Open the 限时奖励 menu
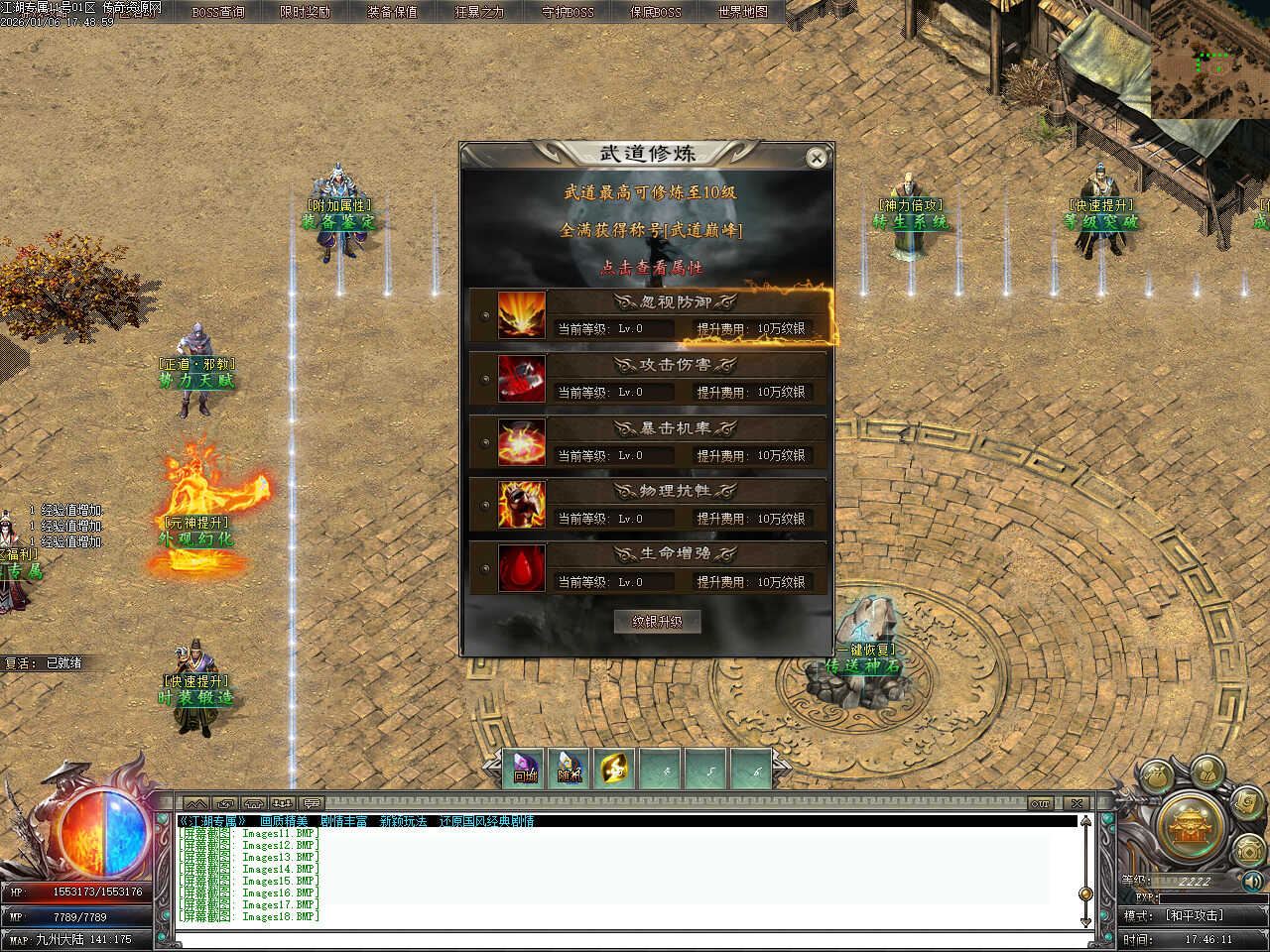 point(305,12)
